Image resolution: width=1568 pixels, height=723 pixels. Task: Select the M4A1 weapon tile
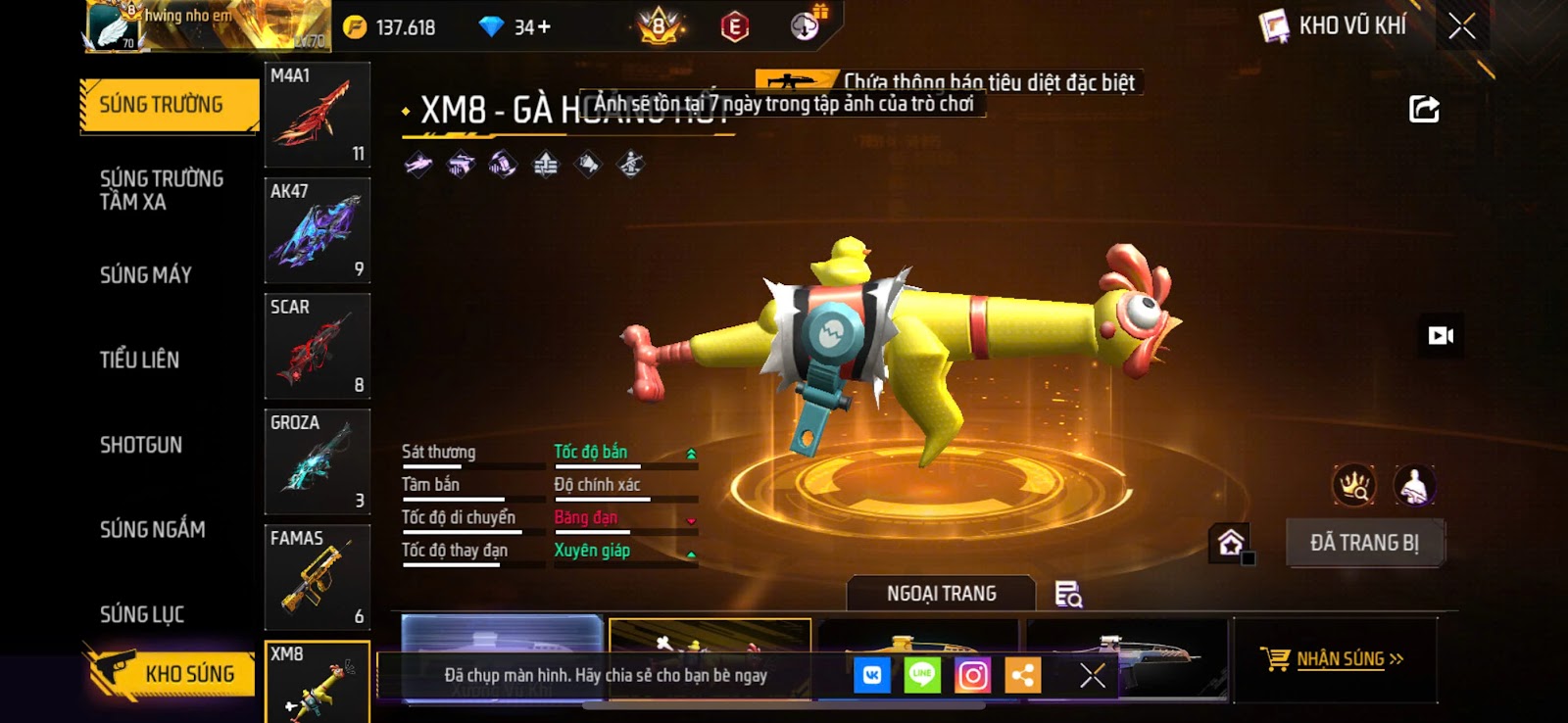[318, 115]
